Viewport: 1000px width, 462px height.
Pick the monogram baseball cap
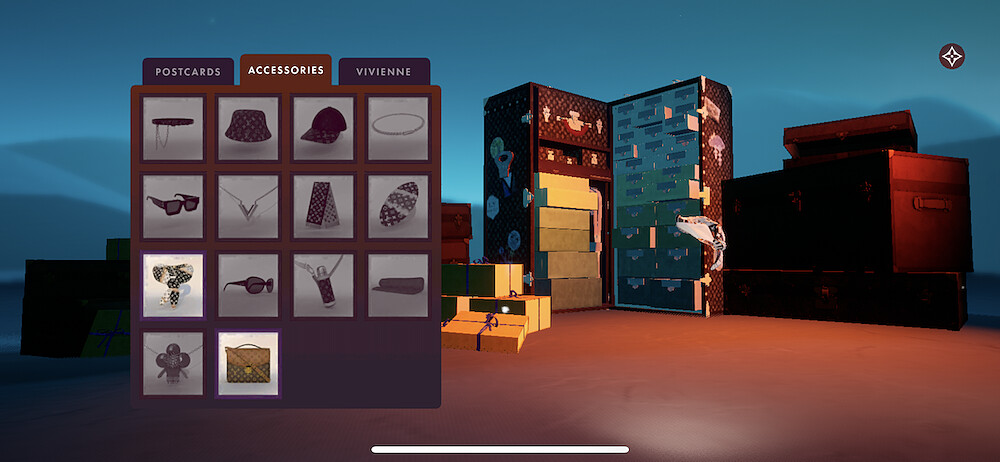click(323, 128)
